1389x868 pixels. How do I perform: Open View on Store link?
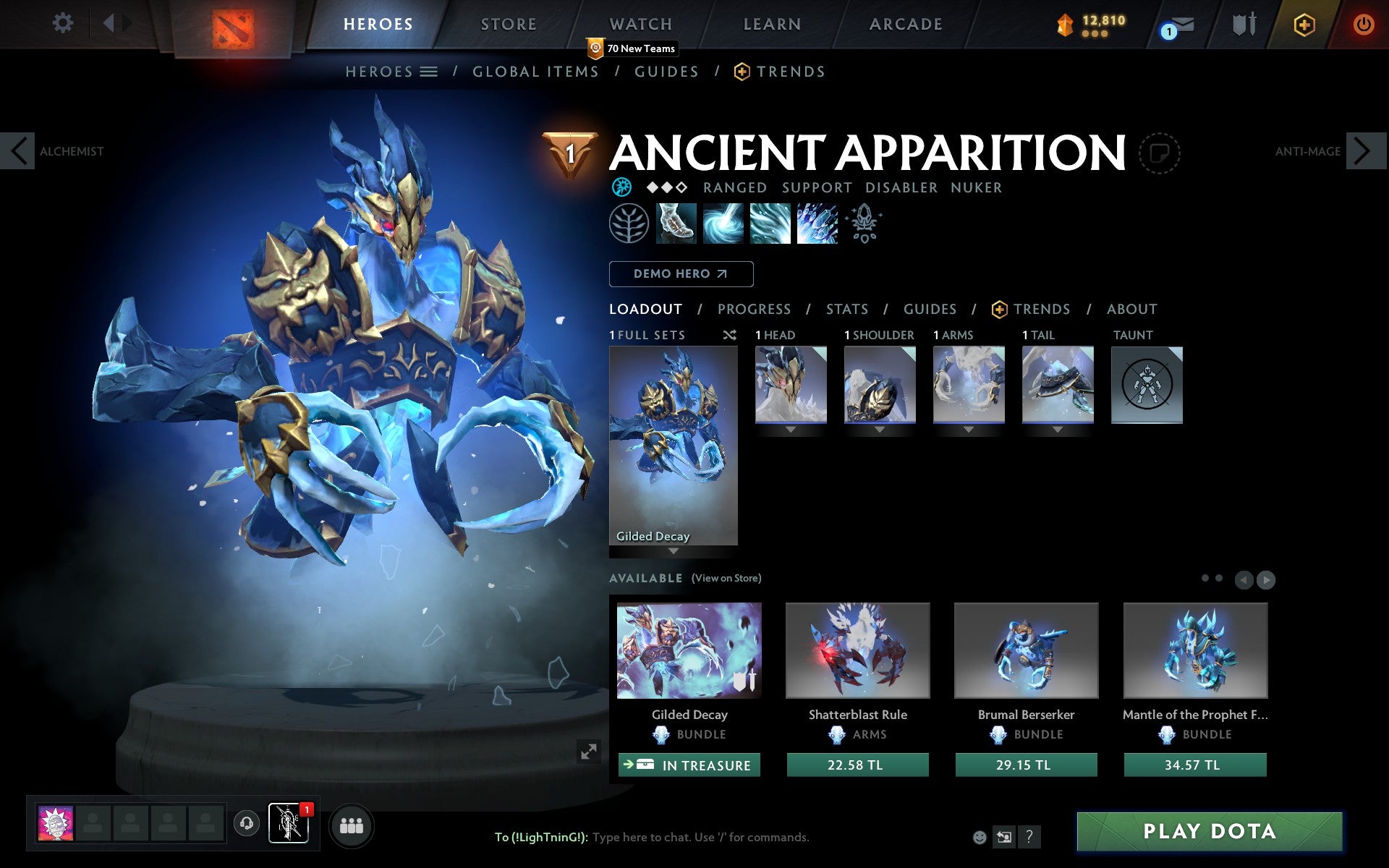(726, 578)
